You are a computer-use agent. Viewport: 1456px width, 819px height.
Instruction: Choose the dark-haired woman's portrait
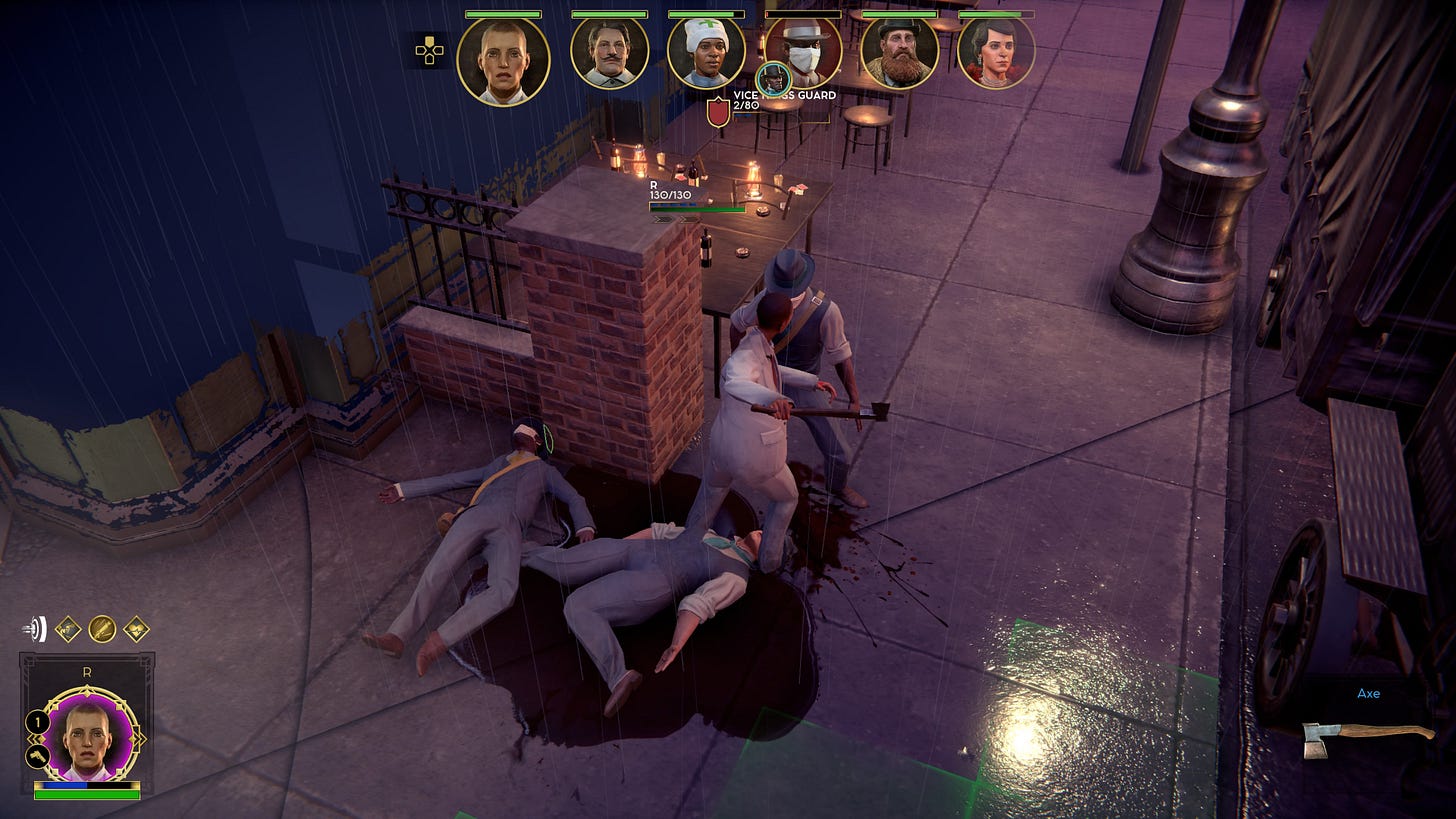(x=995, y=55)
